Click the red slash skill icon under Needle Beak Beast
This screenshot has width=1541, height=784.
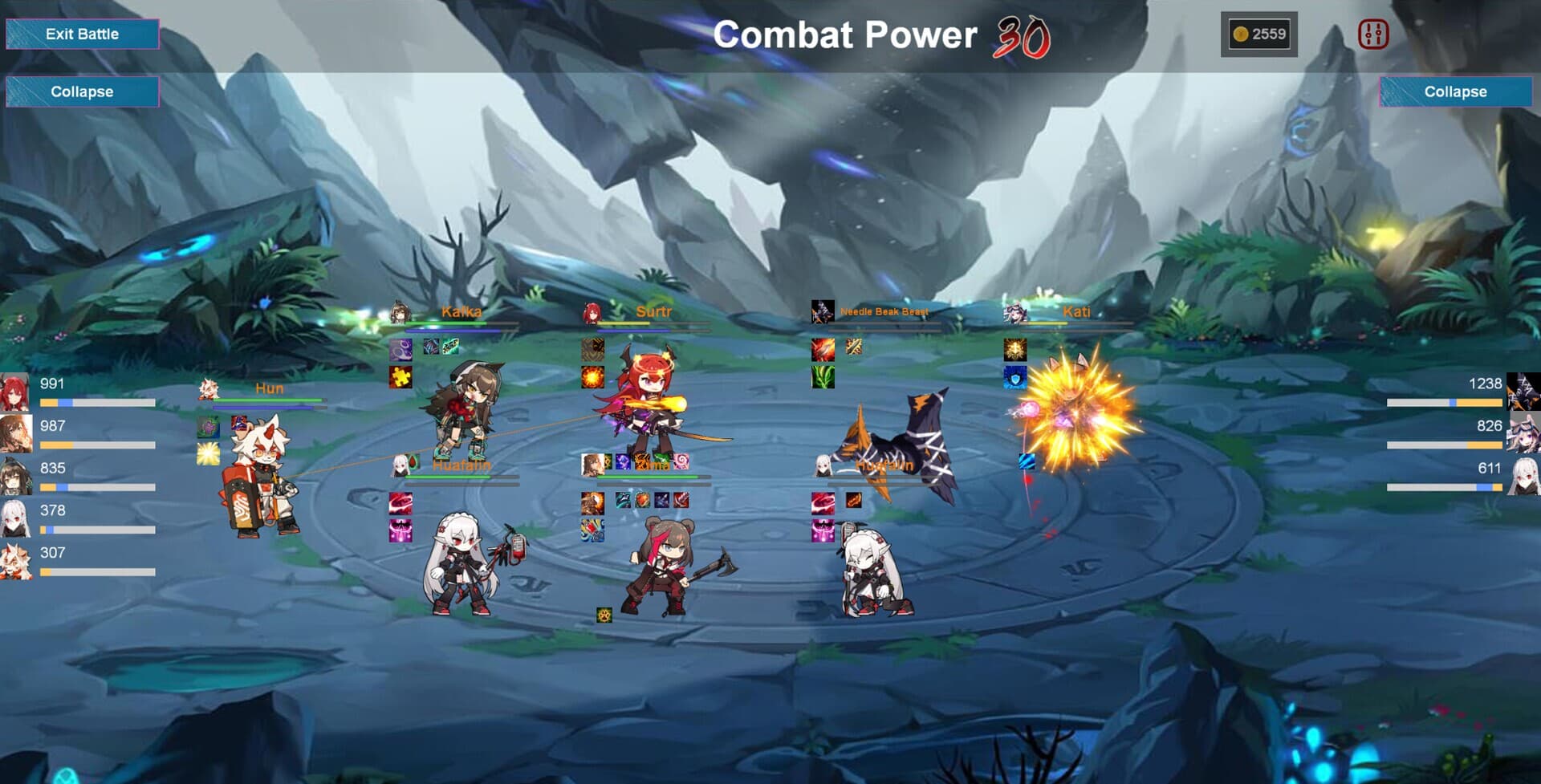pyautogui.click(x=823, y=350)
